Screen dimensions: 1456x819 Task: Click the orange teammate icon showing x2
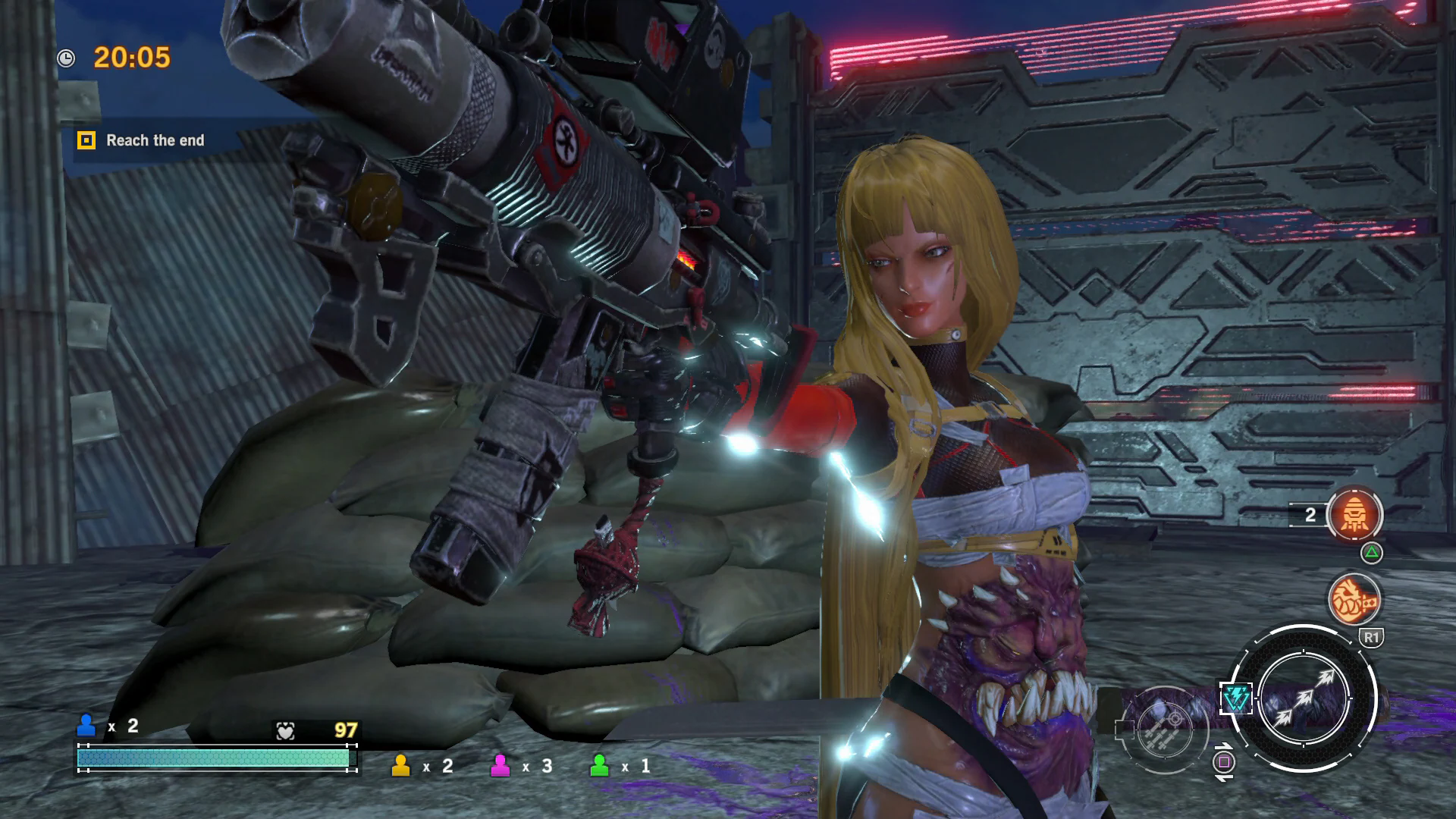pyautogui.click(x=403, y=766)
